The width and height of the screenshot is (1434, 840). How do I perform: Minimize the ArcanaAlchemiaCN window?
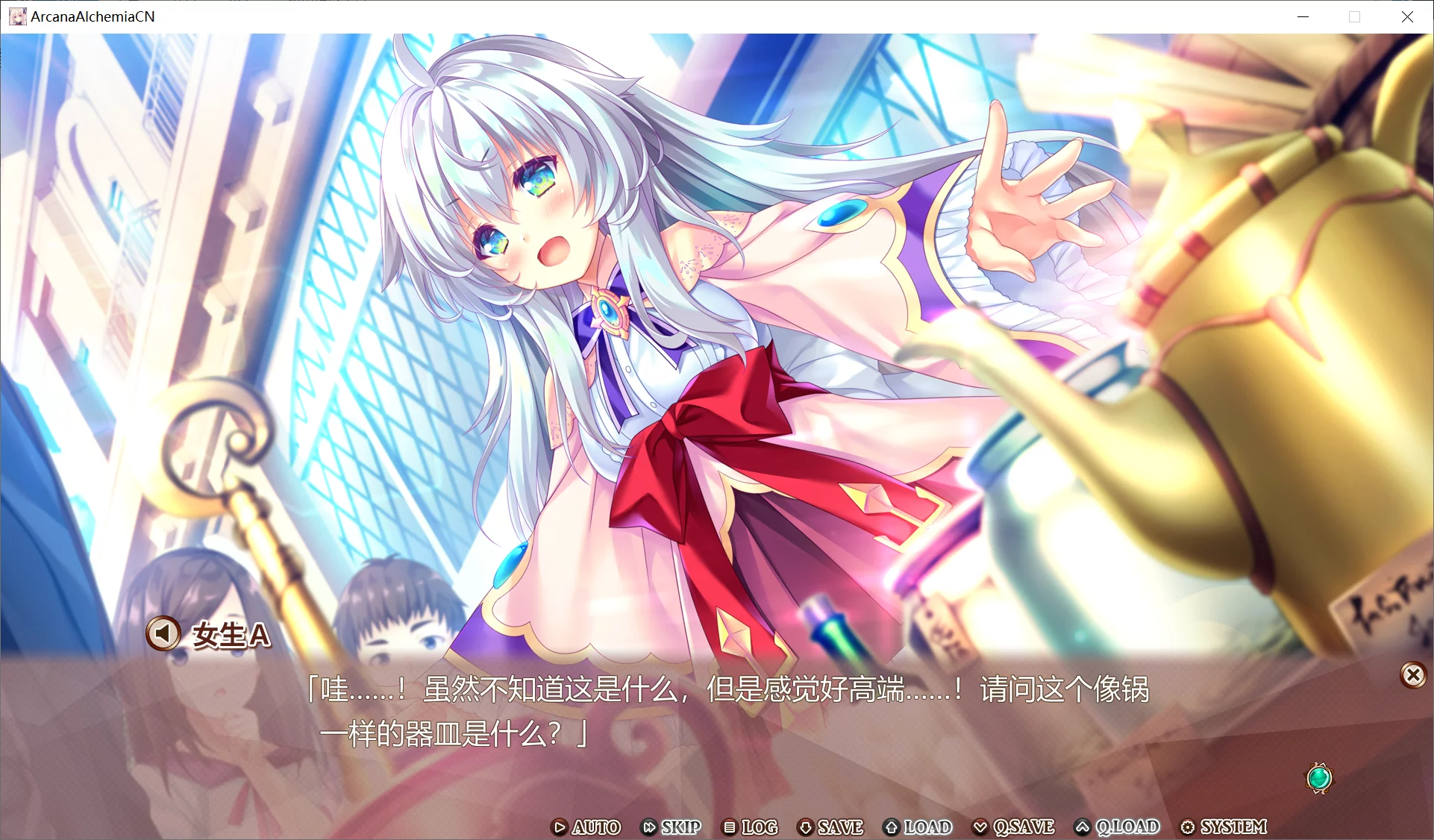coord(1303,16)
